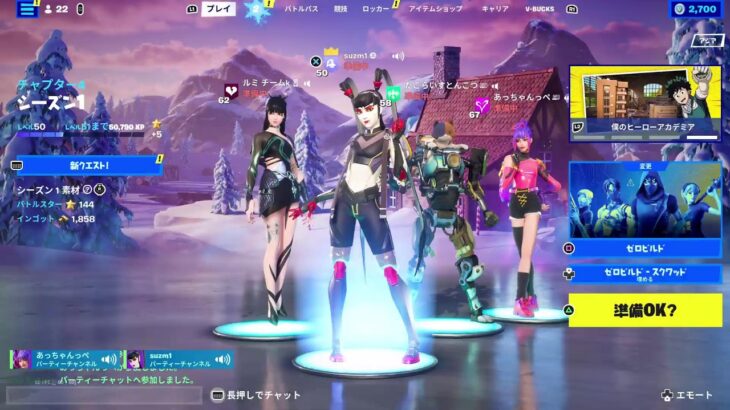This screenshot has width=730, height=410.
Task: Click the yellow 準備OK? ready button
Action: pos(645,310)
